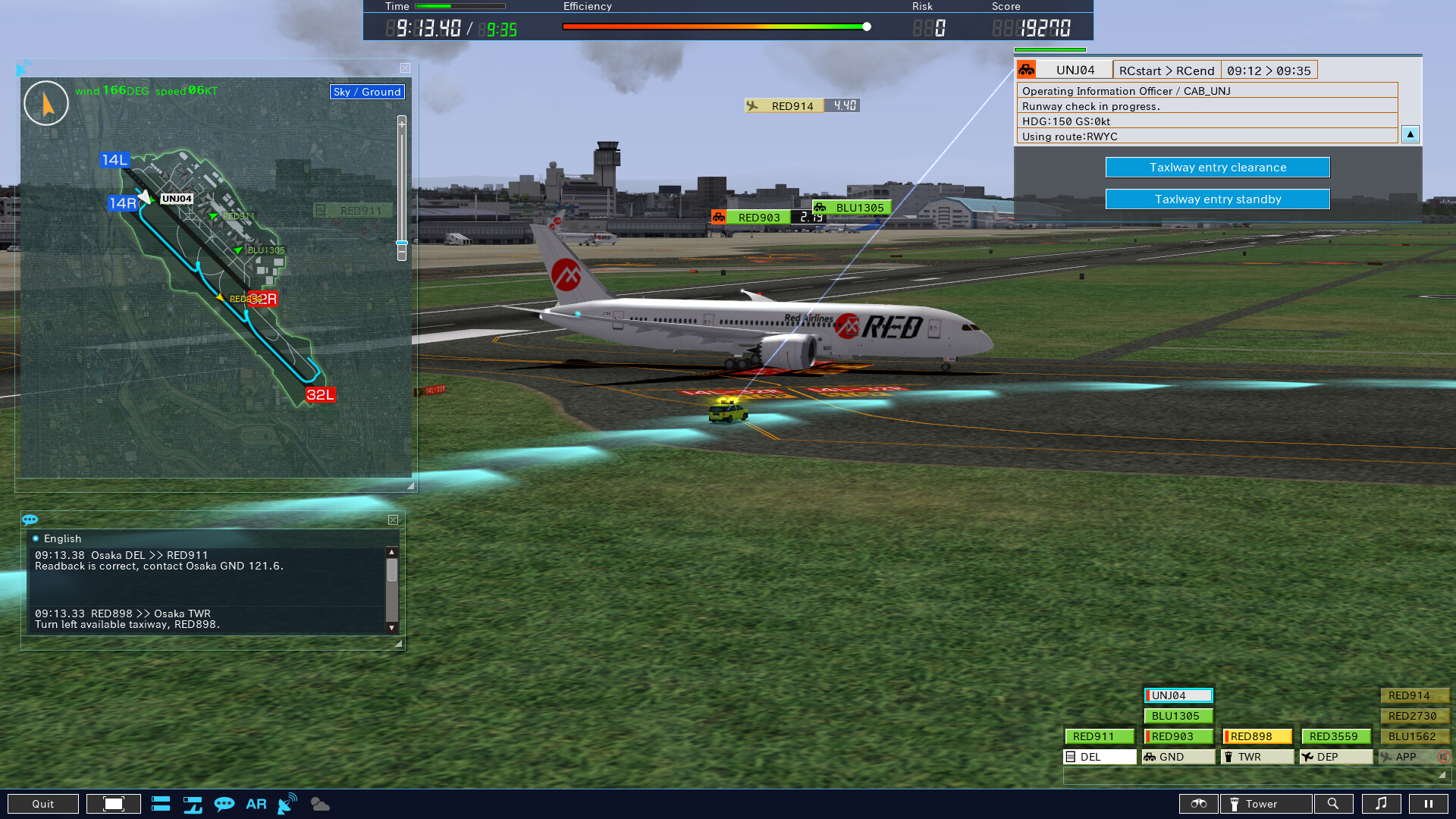Screen dimensions: 1456x819
Task: Activate the AR overlay icon
Action: pyautogui.click(x=256, y=804)
